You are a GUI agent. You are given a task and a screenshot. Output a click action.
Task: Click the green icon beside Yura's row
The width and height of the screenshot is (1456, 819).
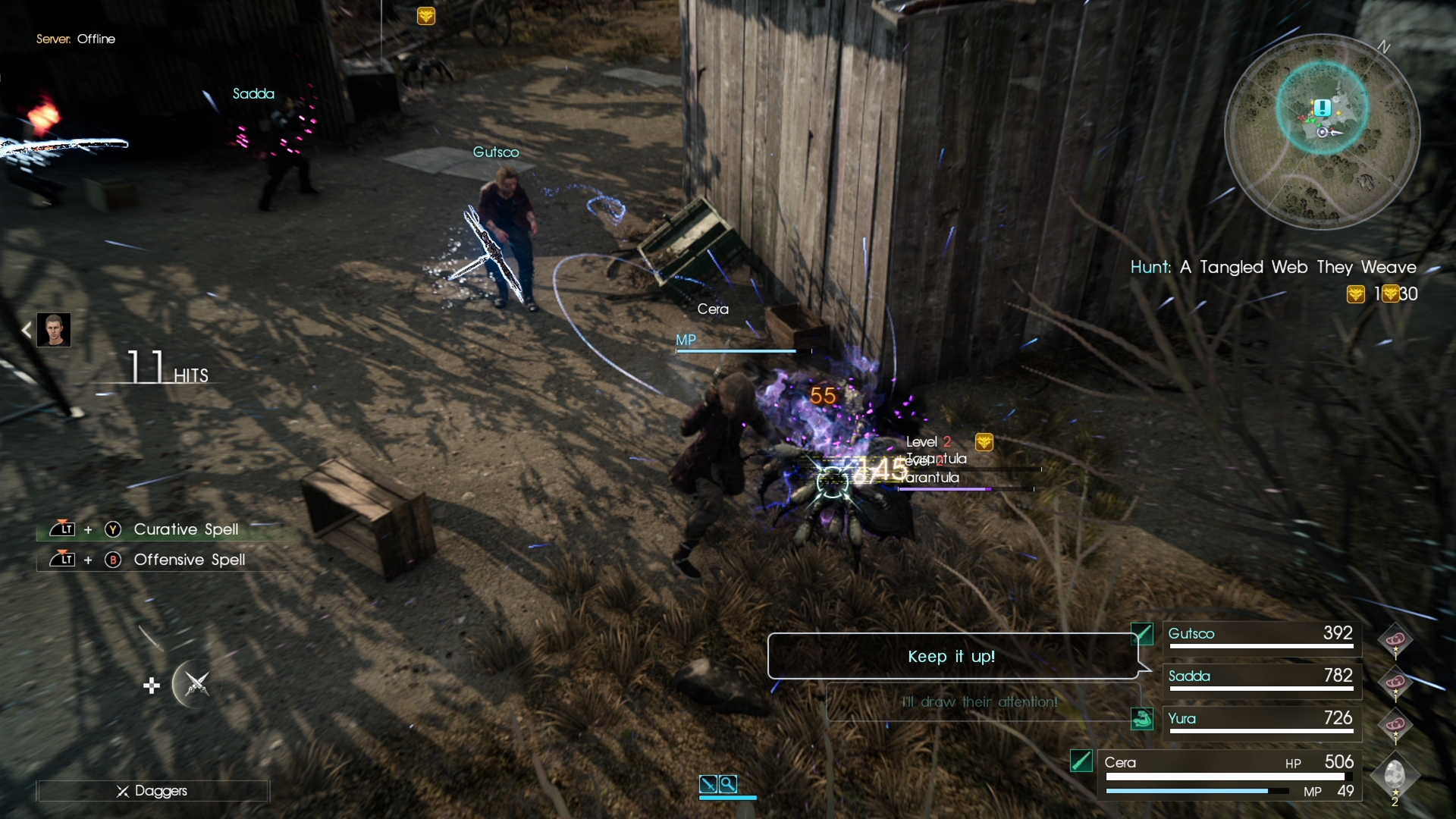[x=1142, y=718]
